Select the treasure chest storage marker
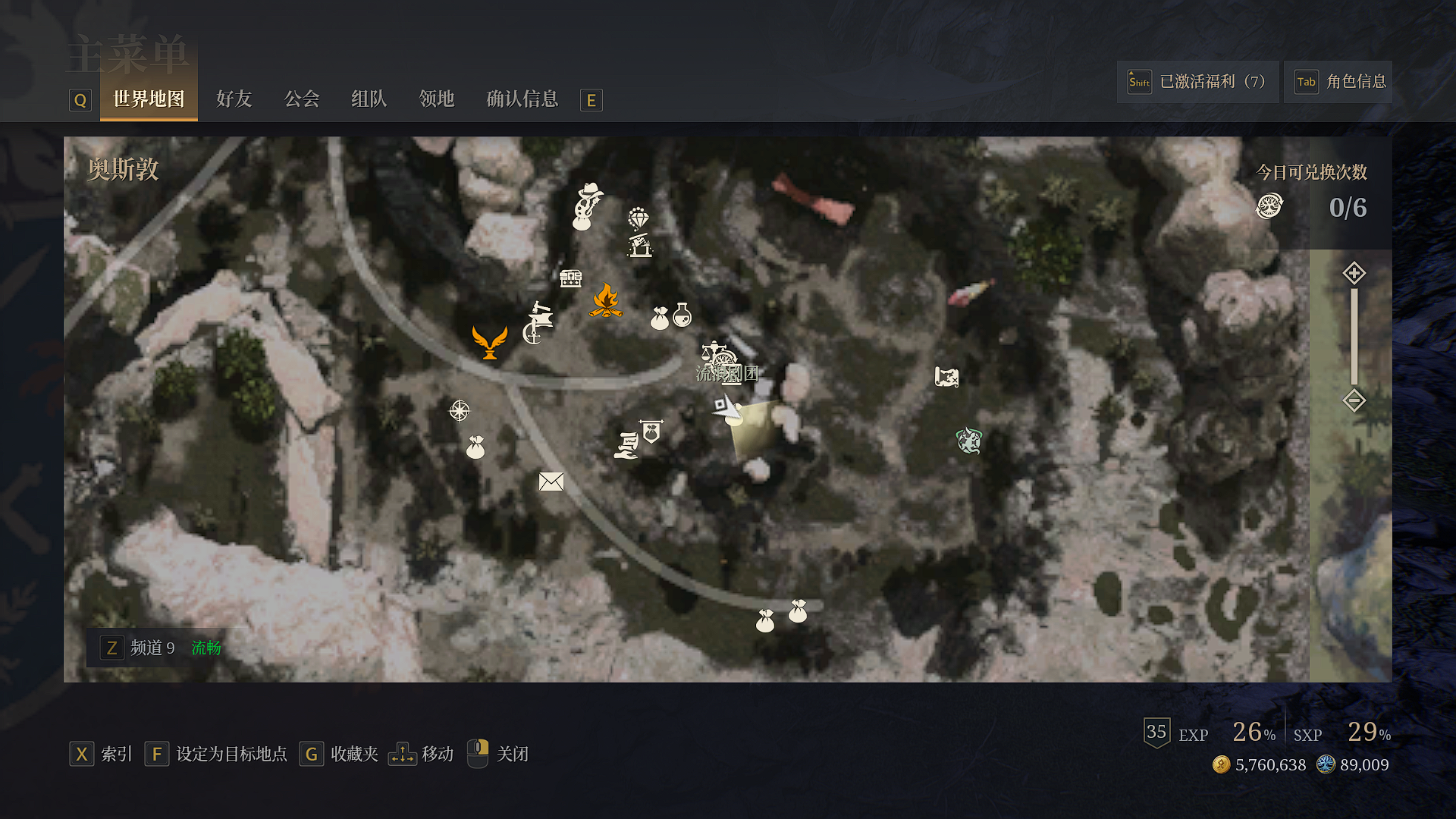The width and height of the screenshot is (1456, 819). click(x=570, y=278)
